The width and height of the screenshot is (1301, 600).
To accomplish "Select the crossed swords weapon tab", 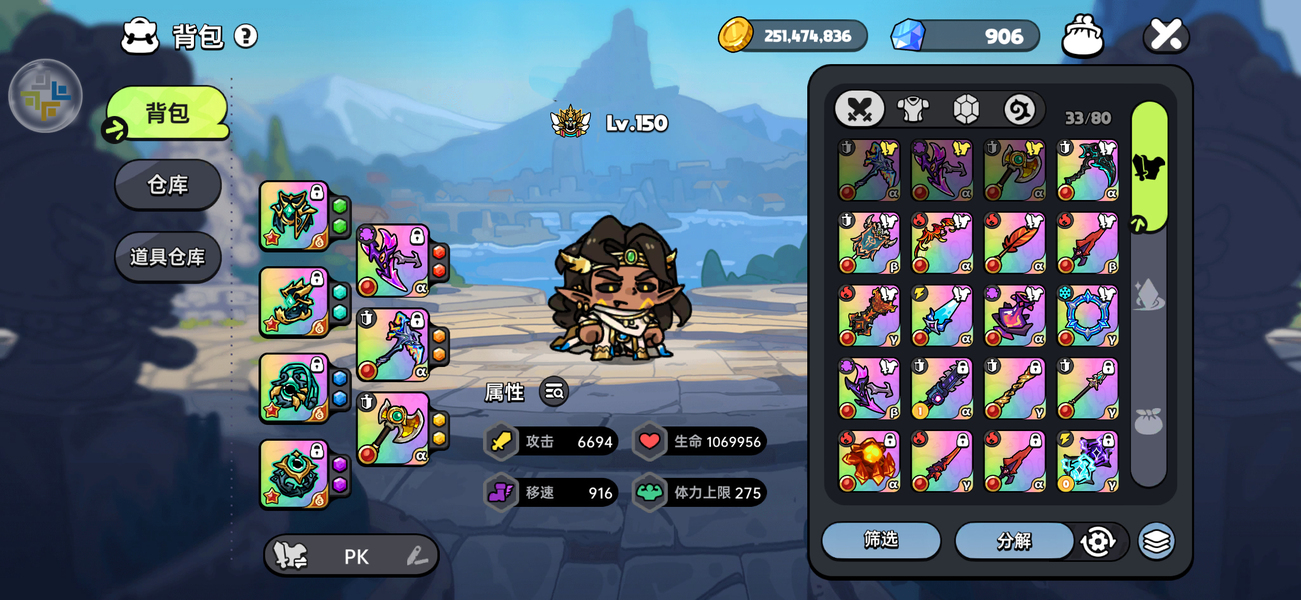I will click(x=860, y=109).
